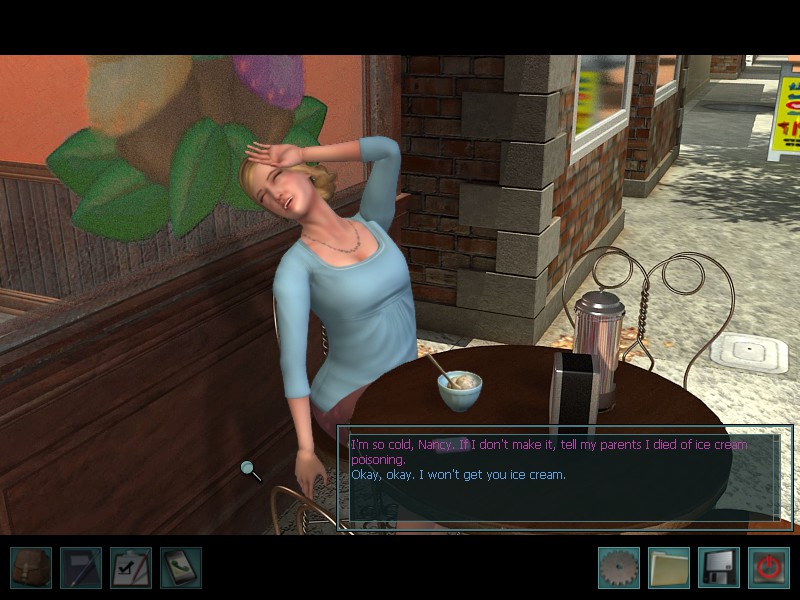
Task: Choose reply "Okay, okay. I won't get you ice cream."
Action: pyautogui.click(x=458, y=474)
